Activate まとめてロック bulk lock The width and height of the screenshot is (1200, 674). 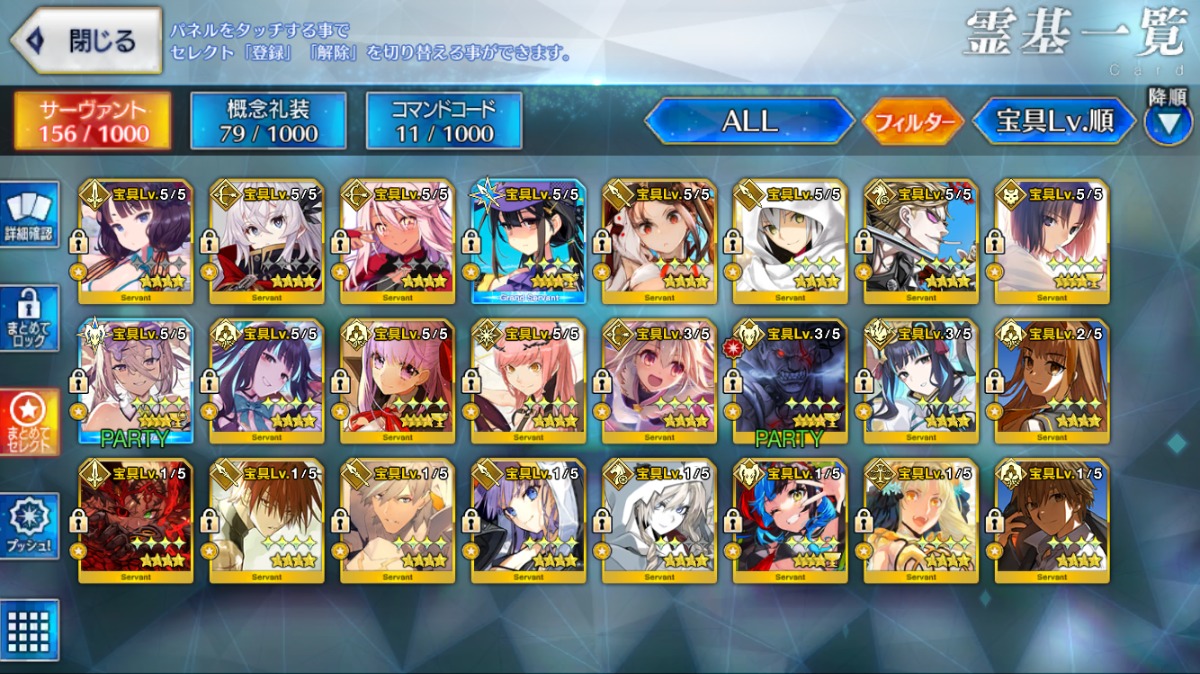point(29,318)
